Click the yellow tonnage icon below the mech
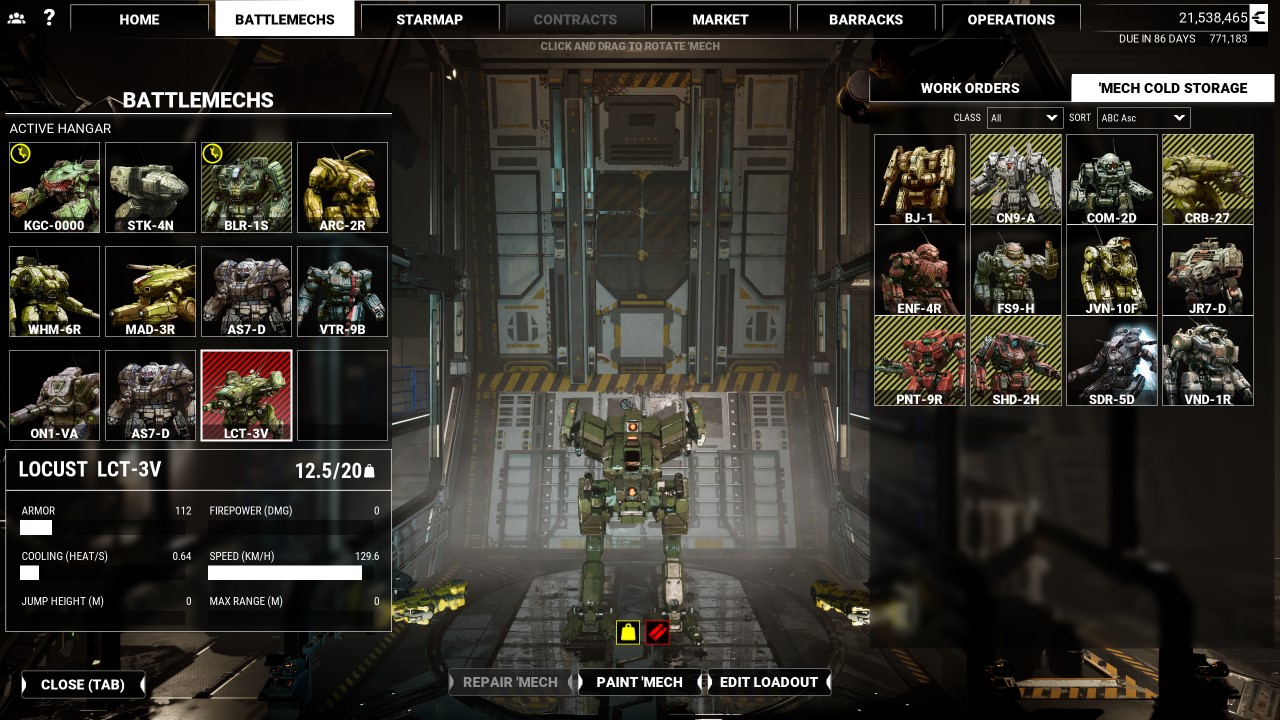This screenshot has width=1280, height=720. (627, 632)
